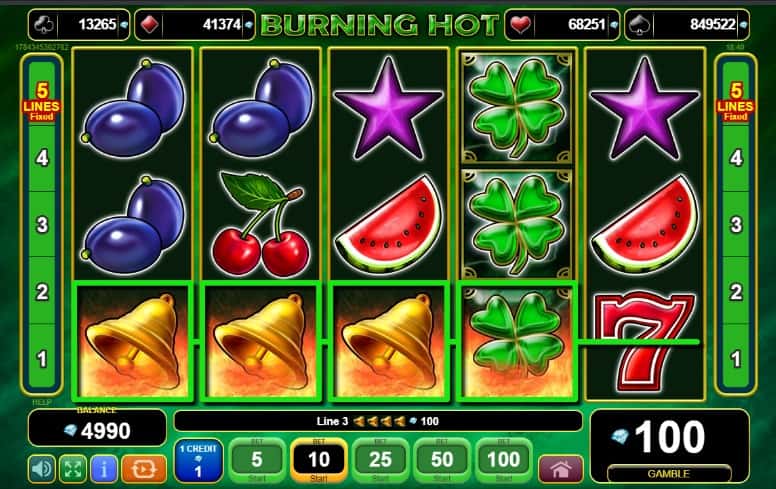Switch to fullscreen with the arrows icon
This screenshot has height=489, width=776.
point(73,468)
